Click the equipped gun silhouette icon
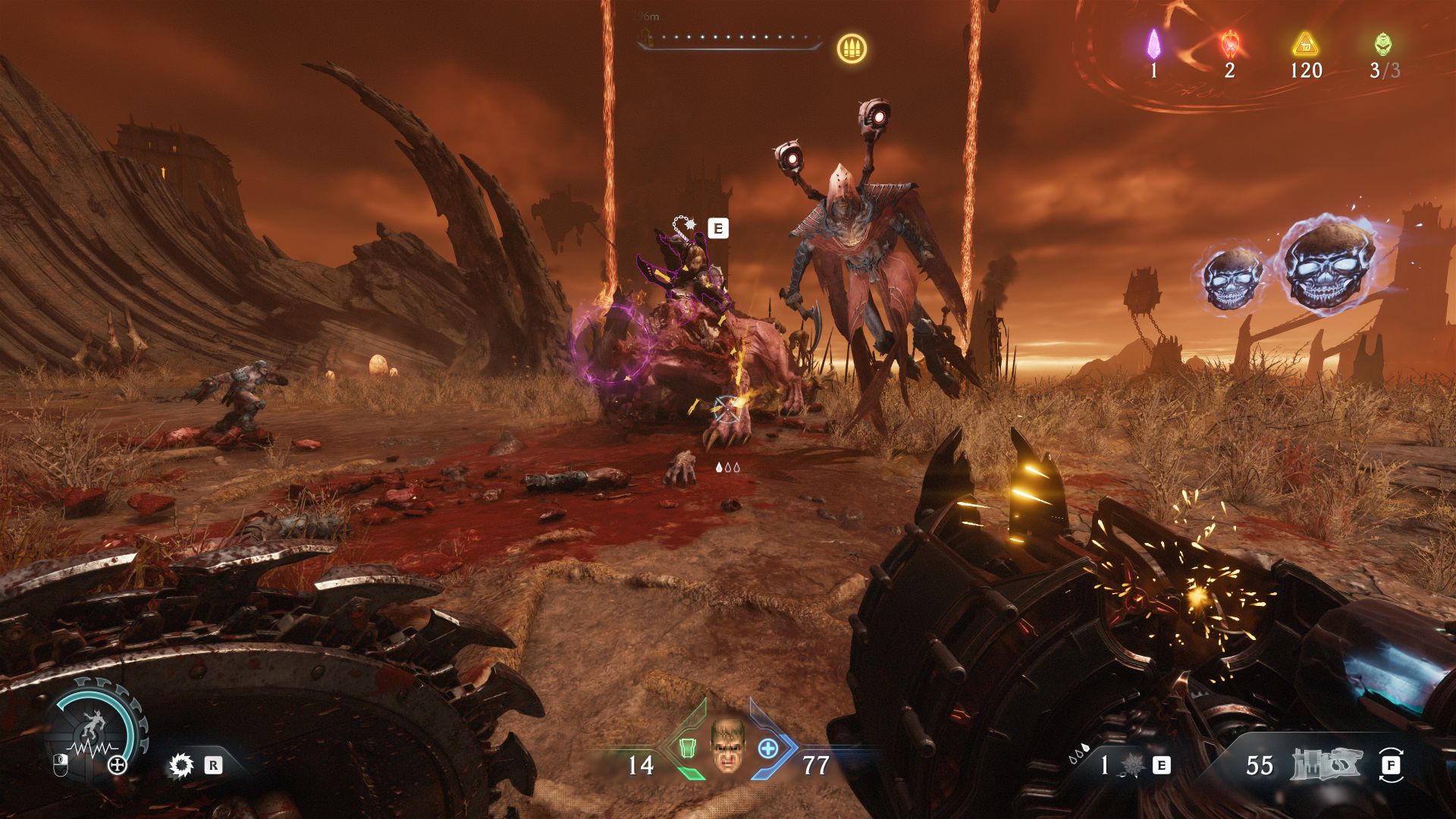 (x=1326, y=764)
